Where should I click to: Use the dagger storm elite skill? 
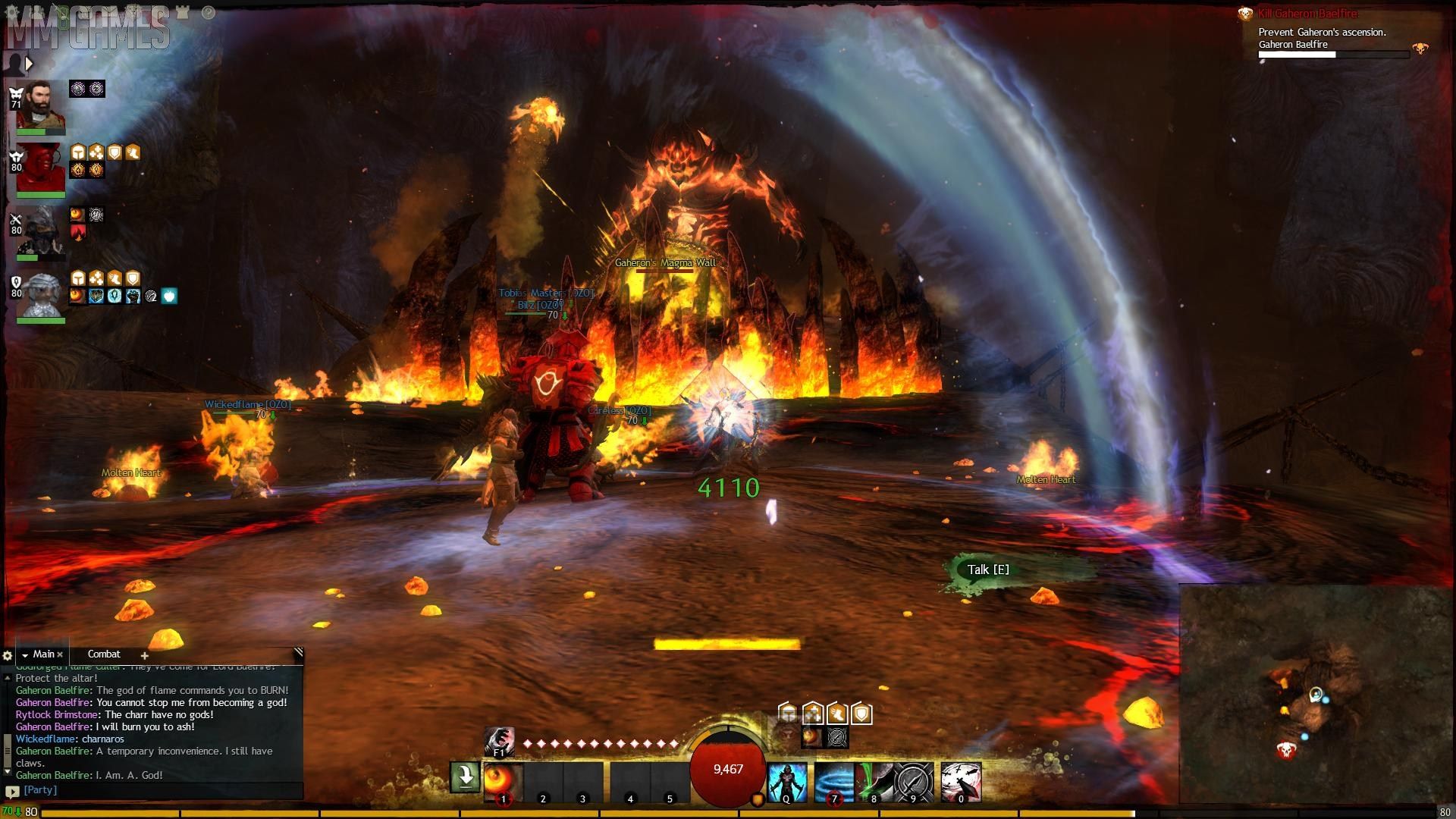961,781
